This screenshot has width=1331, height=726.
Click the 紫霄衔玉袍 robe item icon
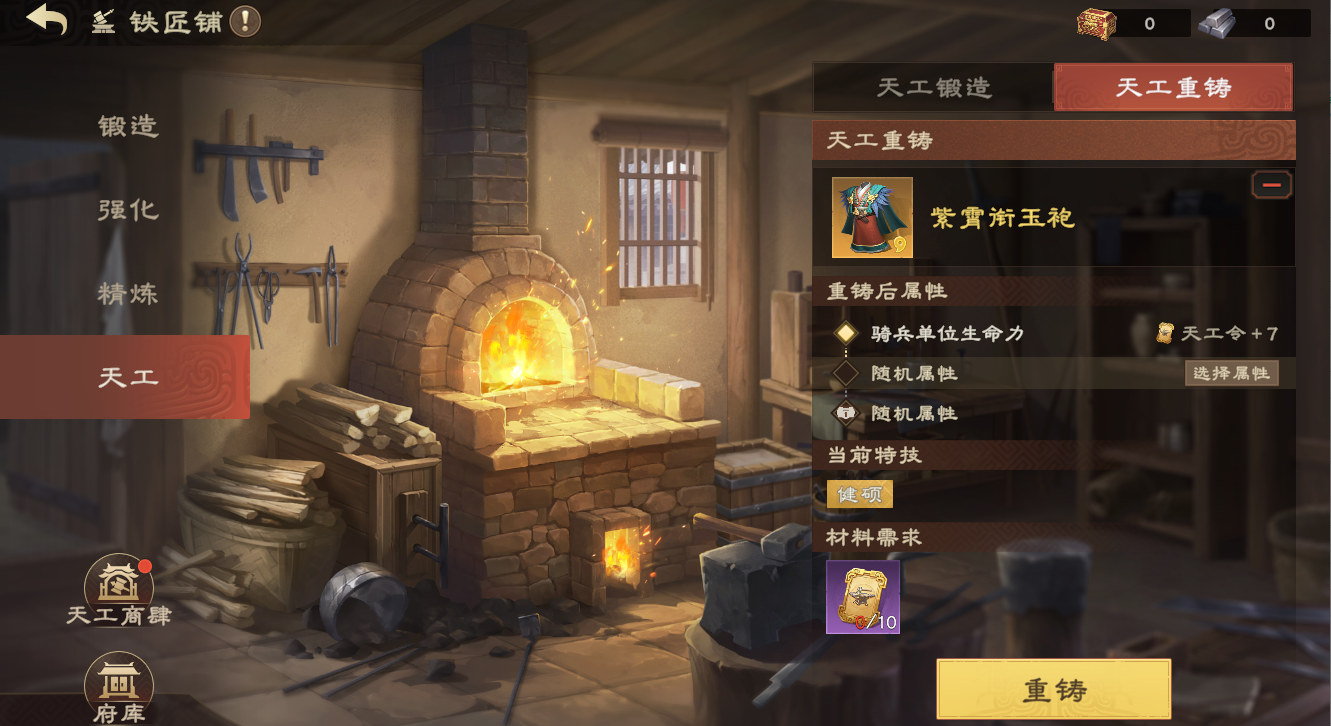tap(872, 217)
